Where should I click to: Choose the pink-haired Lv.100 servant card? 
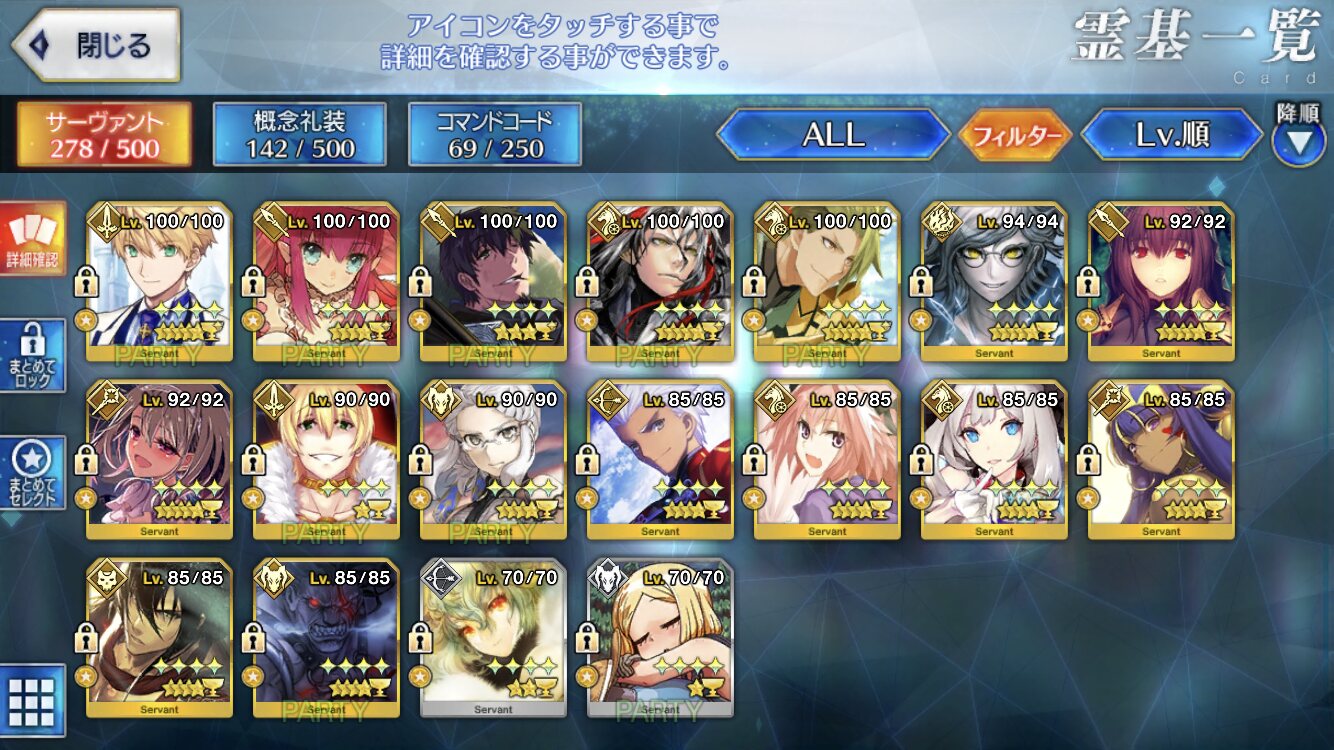[x=327, y=282]
